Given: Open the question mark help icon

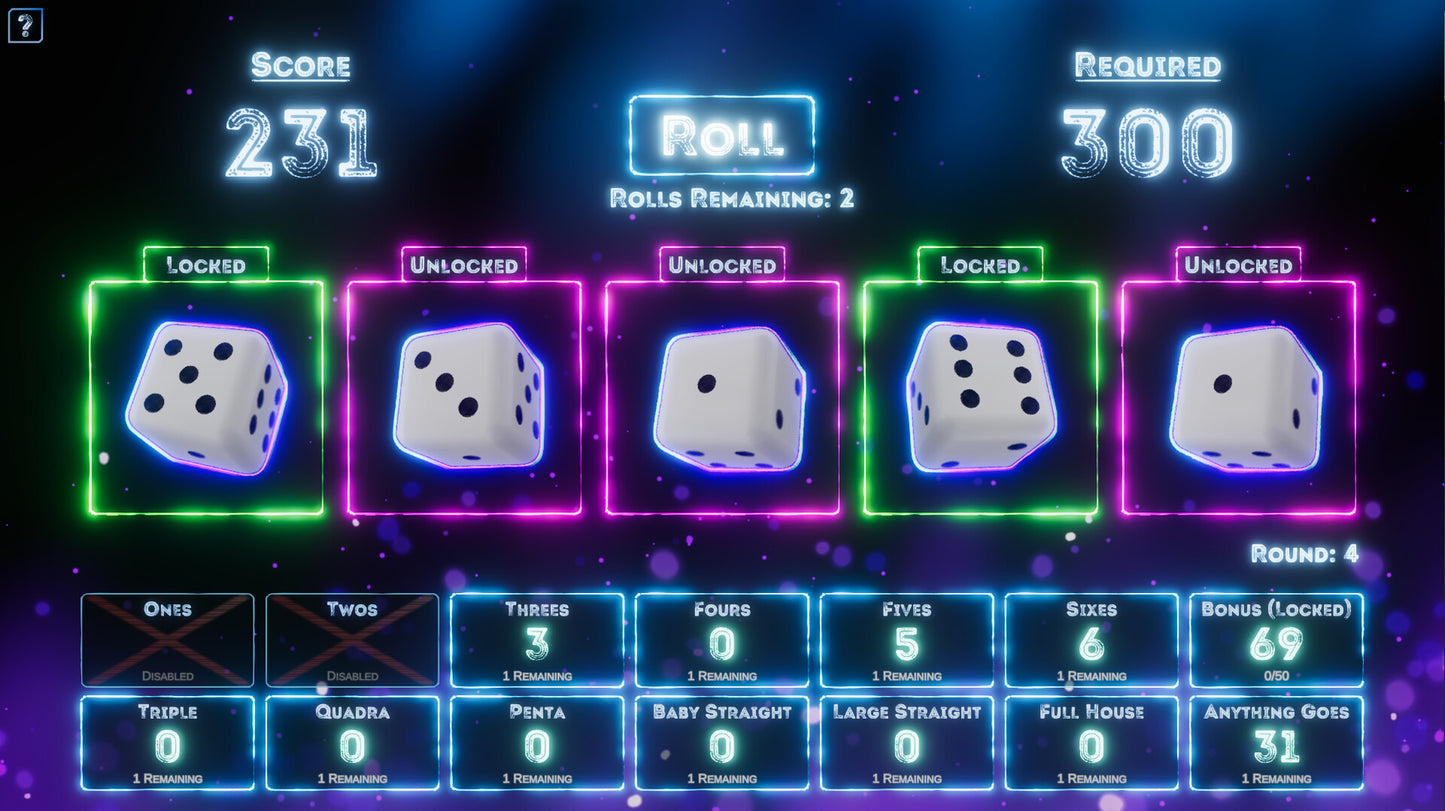Looking at the screenshot, I should [x=25, y=25].
